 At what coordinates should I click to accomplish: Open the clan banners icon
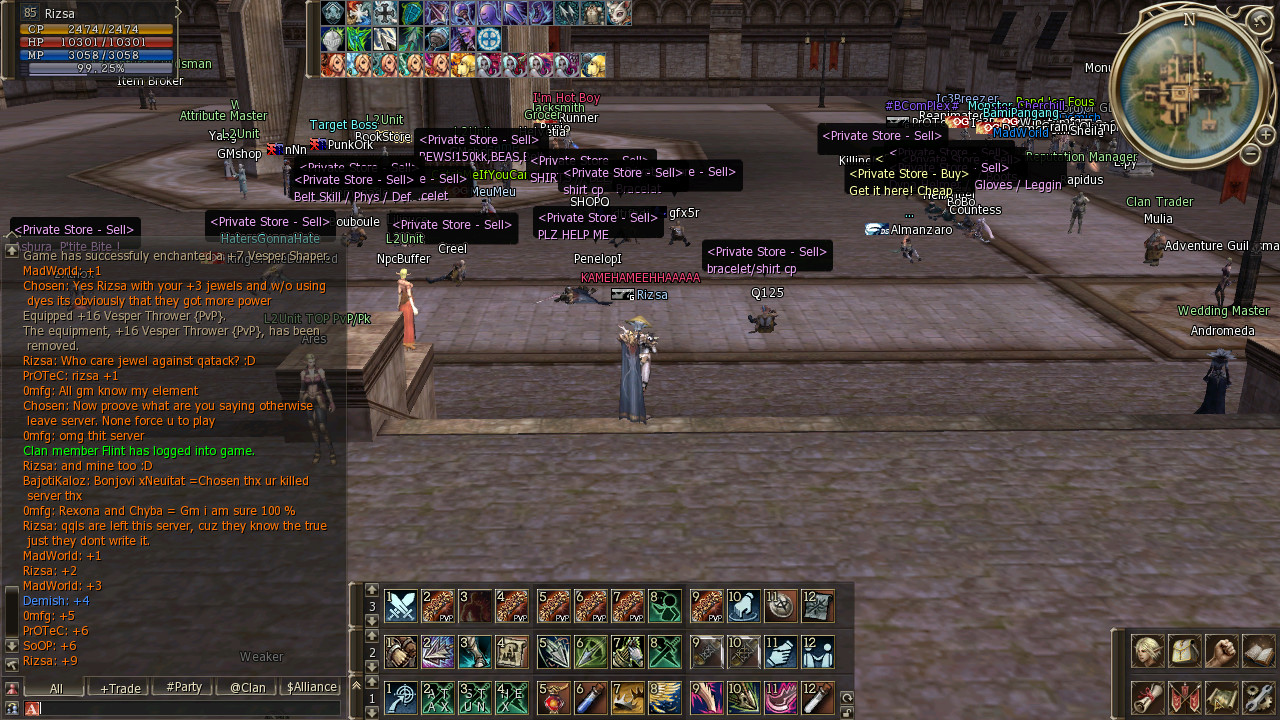coord(1185,697)
